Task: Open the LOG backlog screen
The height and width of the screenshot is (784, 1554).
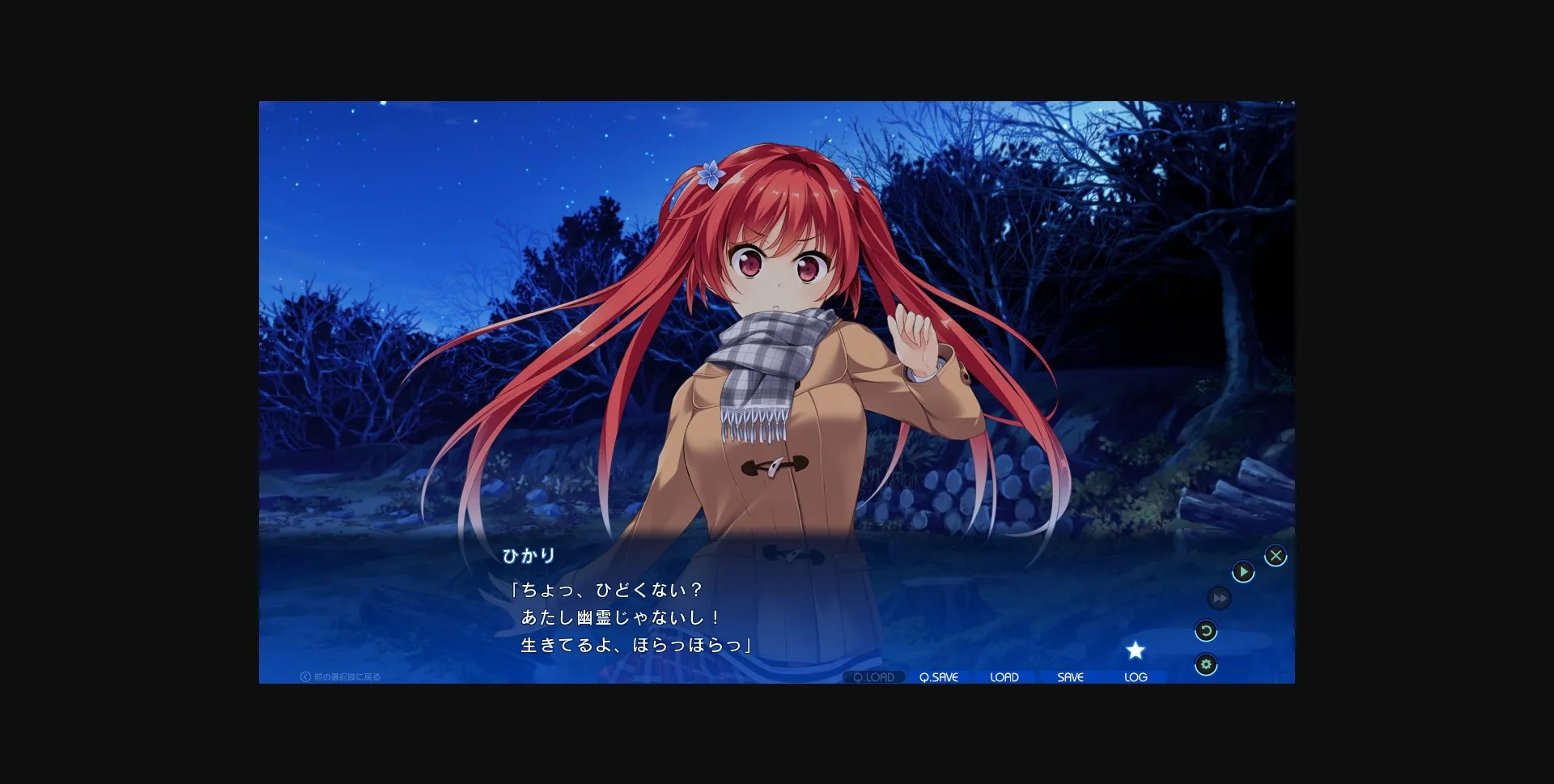Action: point(1136,677)
